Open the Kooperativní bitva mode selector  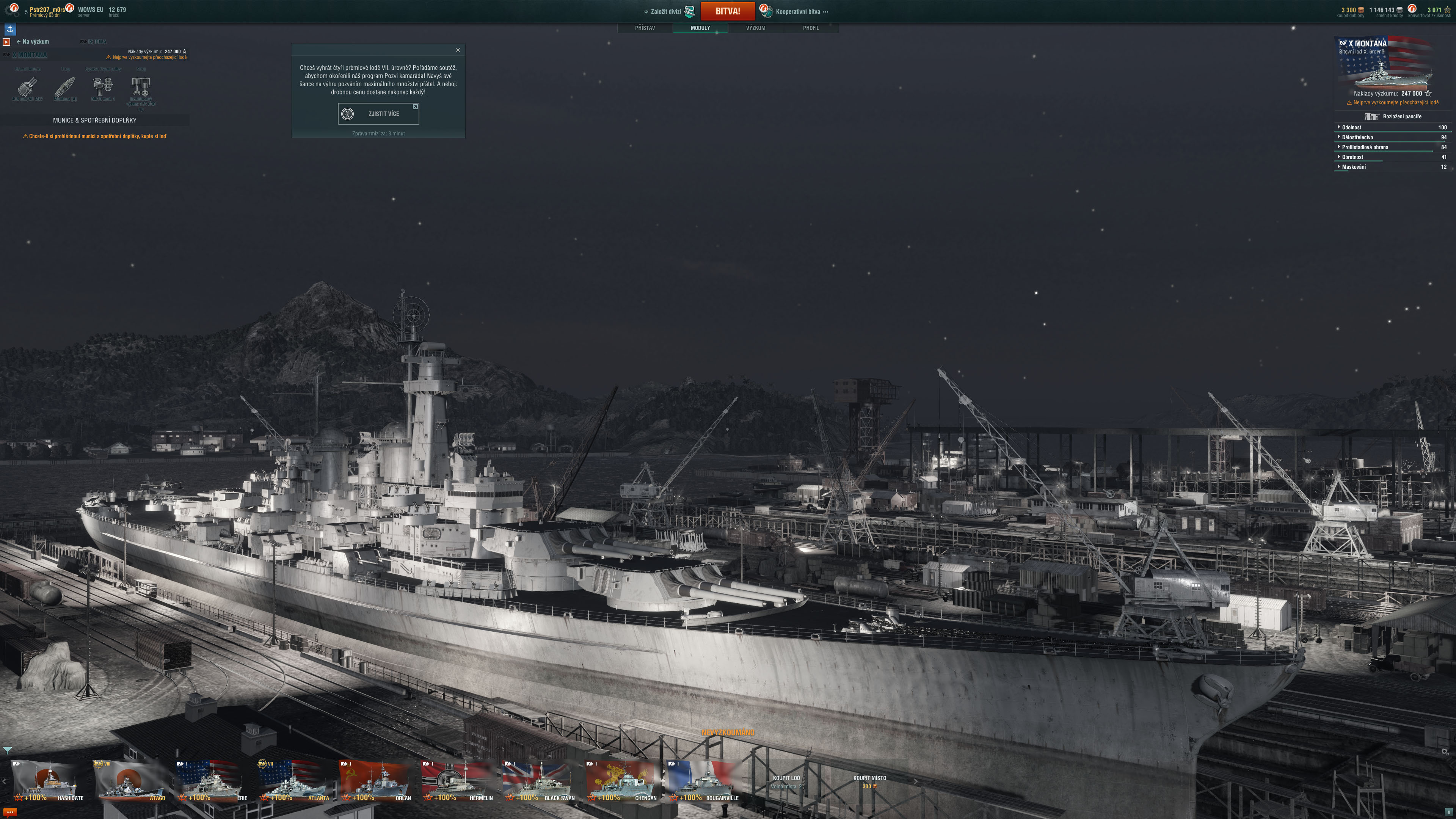797,11
